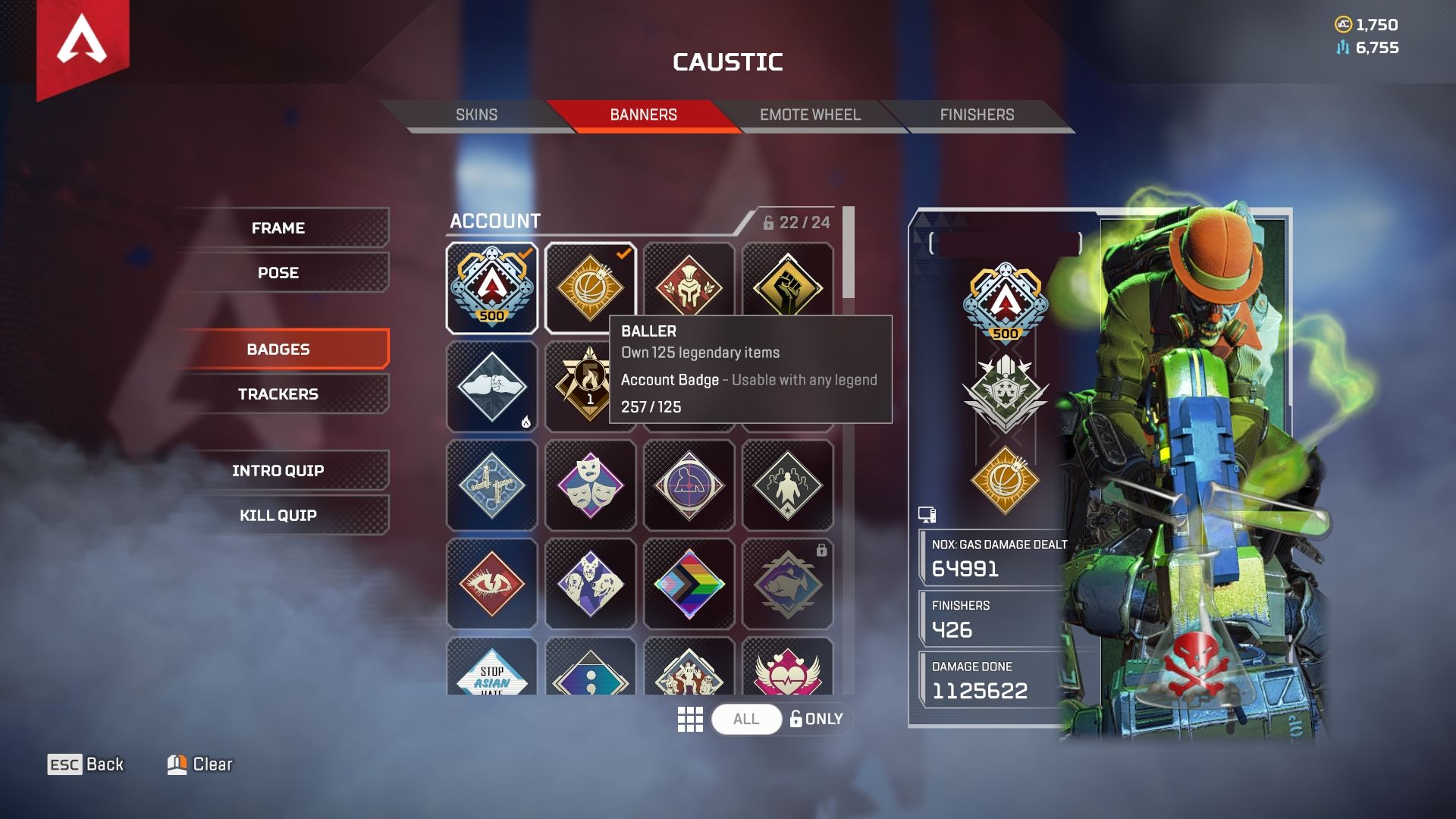Open the Intro Quip options
The height and width of the screenshot is (819, 1456).
[278, 471]
